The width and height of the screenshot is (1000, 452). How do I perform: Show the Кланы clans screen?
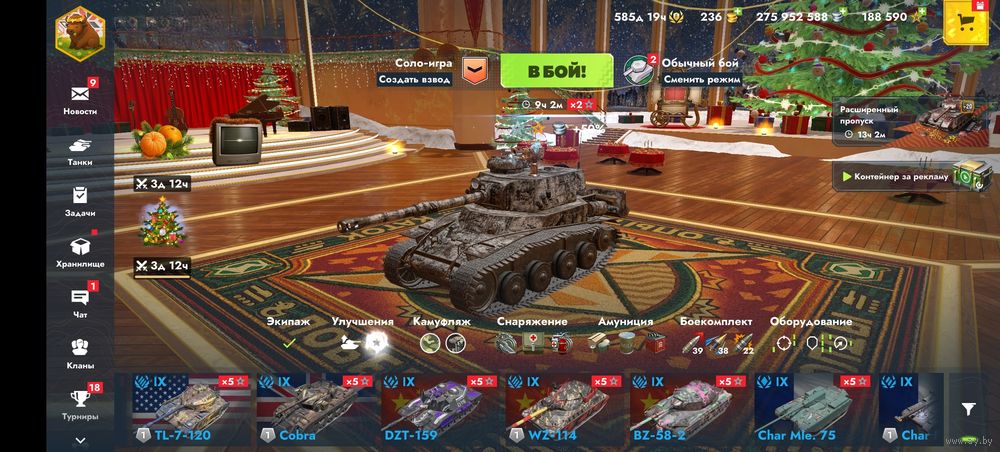point(80,352)
